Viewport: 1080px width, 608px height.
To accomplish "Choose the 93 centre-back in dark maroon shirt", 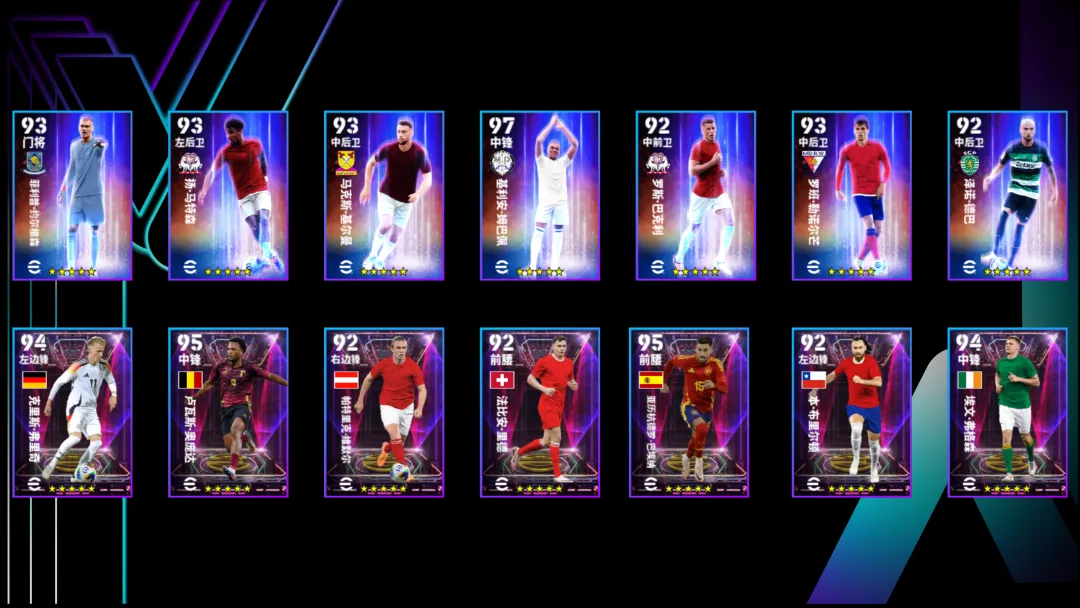I will click(384, 196).
